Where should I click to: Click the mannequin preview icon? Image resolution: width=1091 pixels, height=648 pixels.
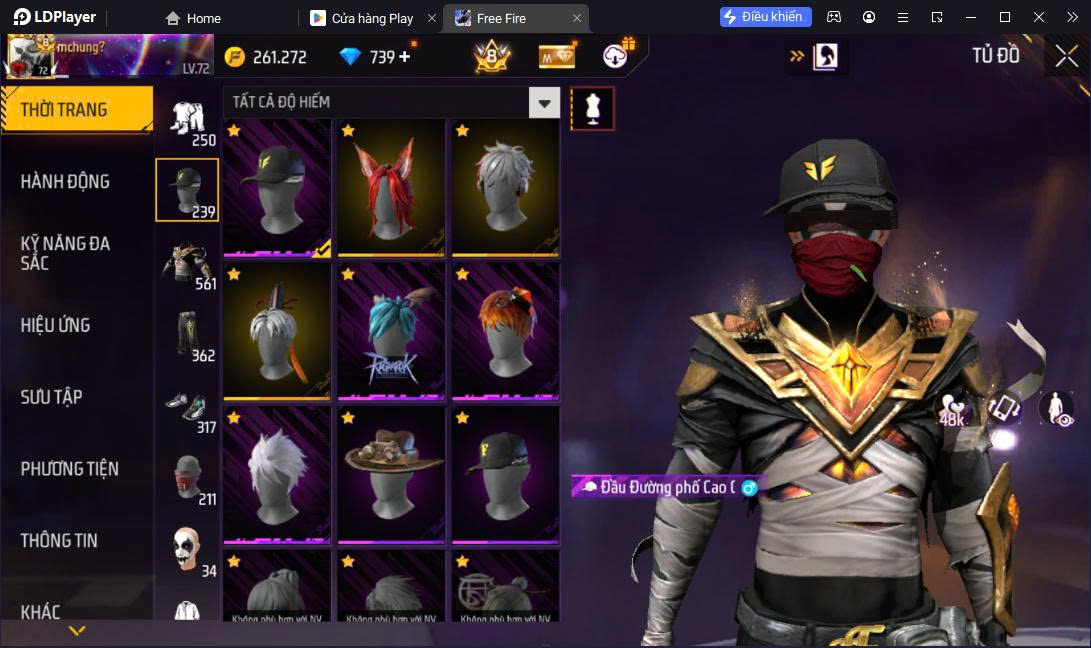coord(592,108)
